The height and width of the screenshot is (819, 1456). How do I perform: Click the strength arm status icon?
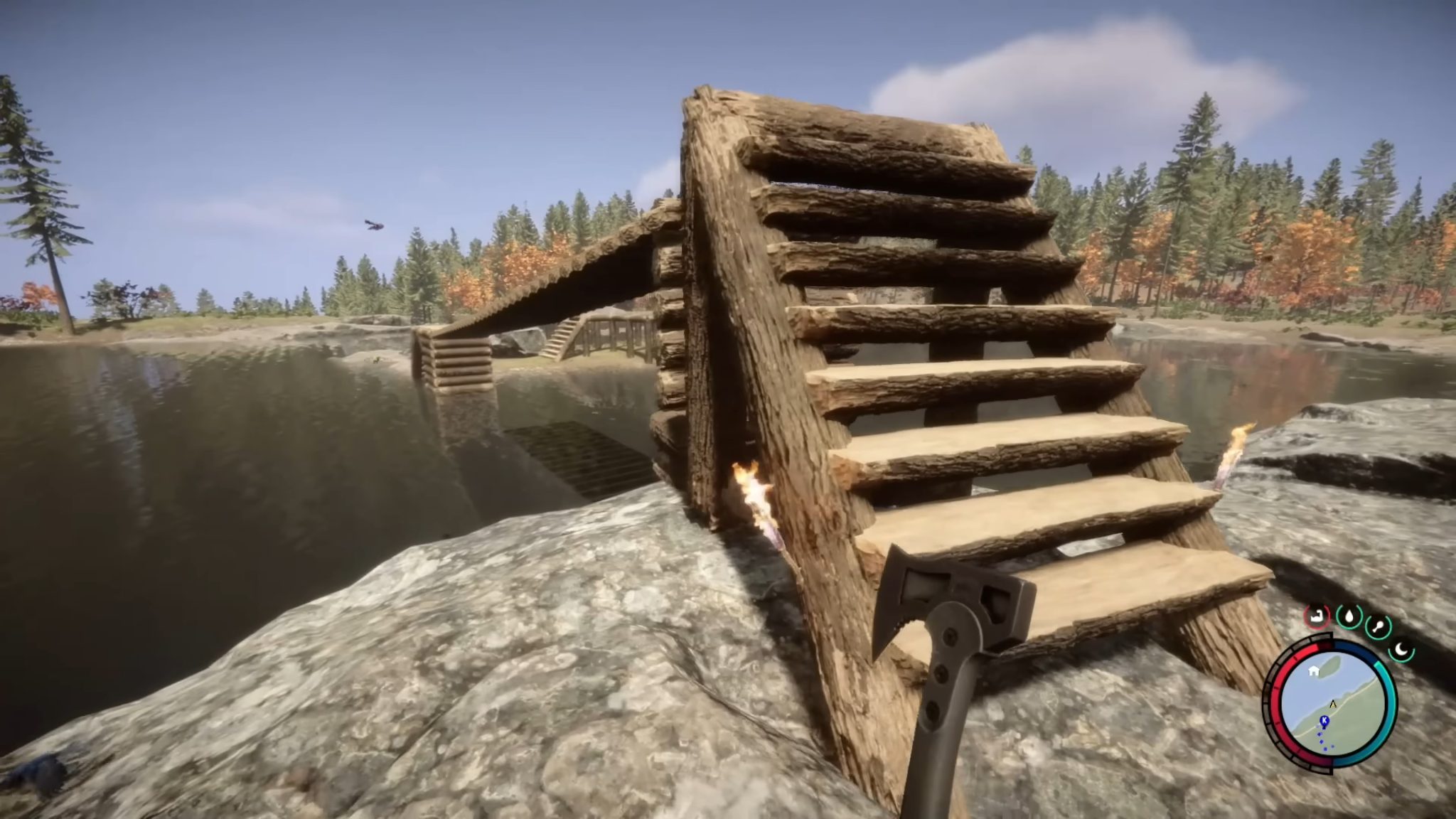tap(1317, 616)
